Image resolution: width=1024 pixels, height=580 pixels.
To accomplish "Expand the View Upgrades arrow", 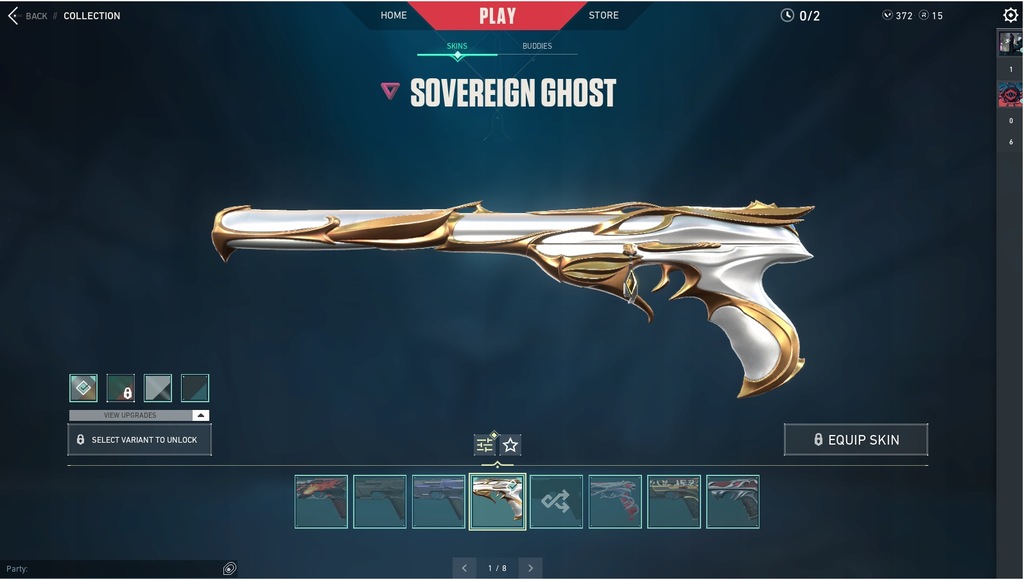I will [x=200, y=415].
